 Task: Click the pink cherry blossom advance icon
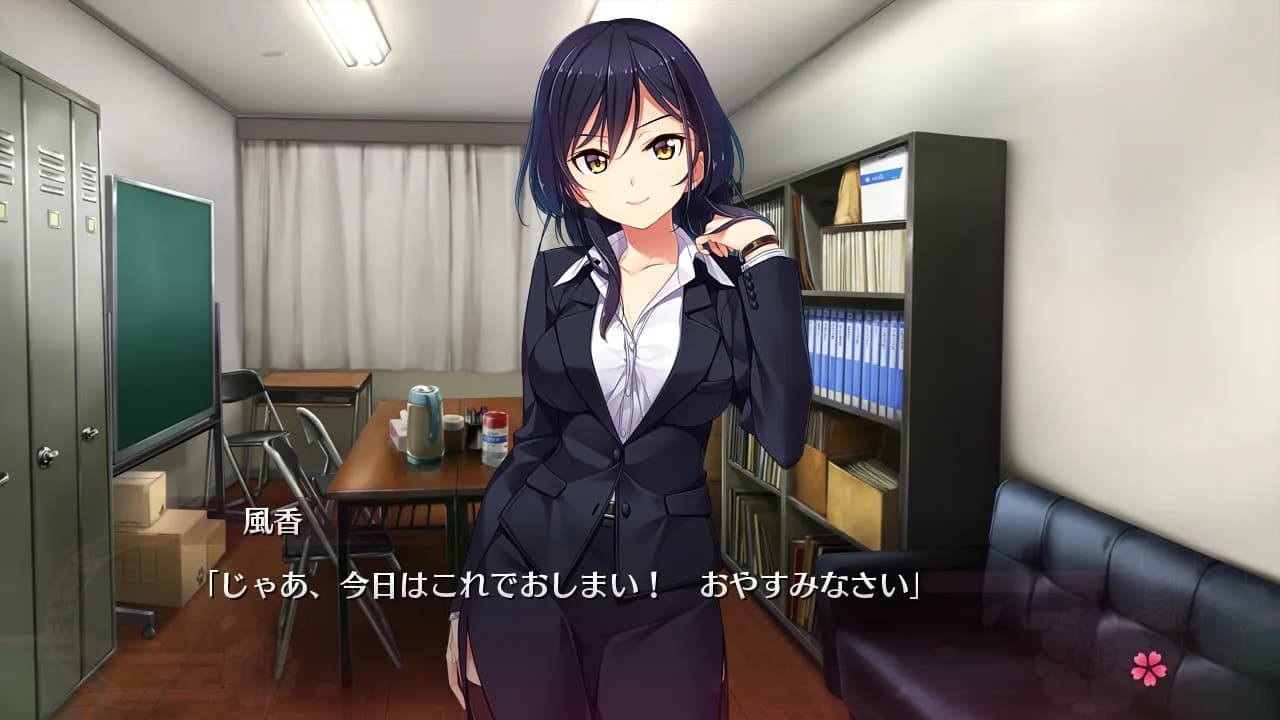point(1148,668)
